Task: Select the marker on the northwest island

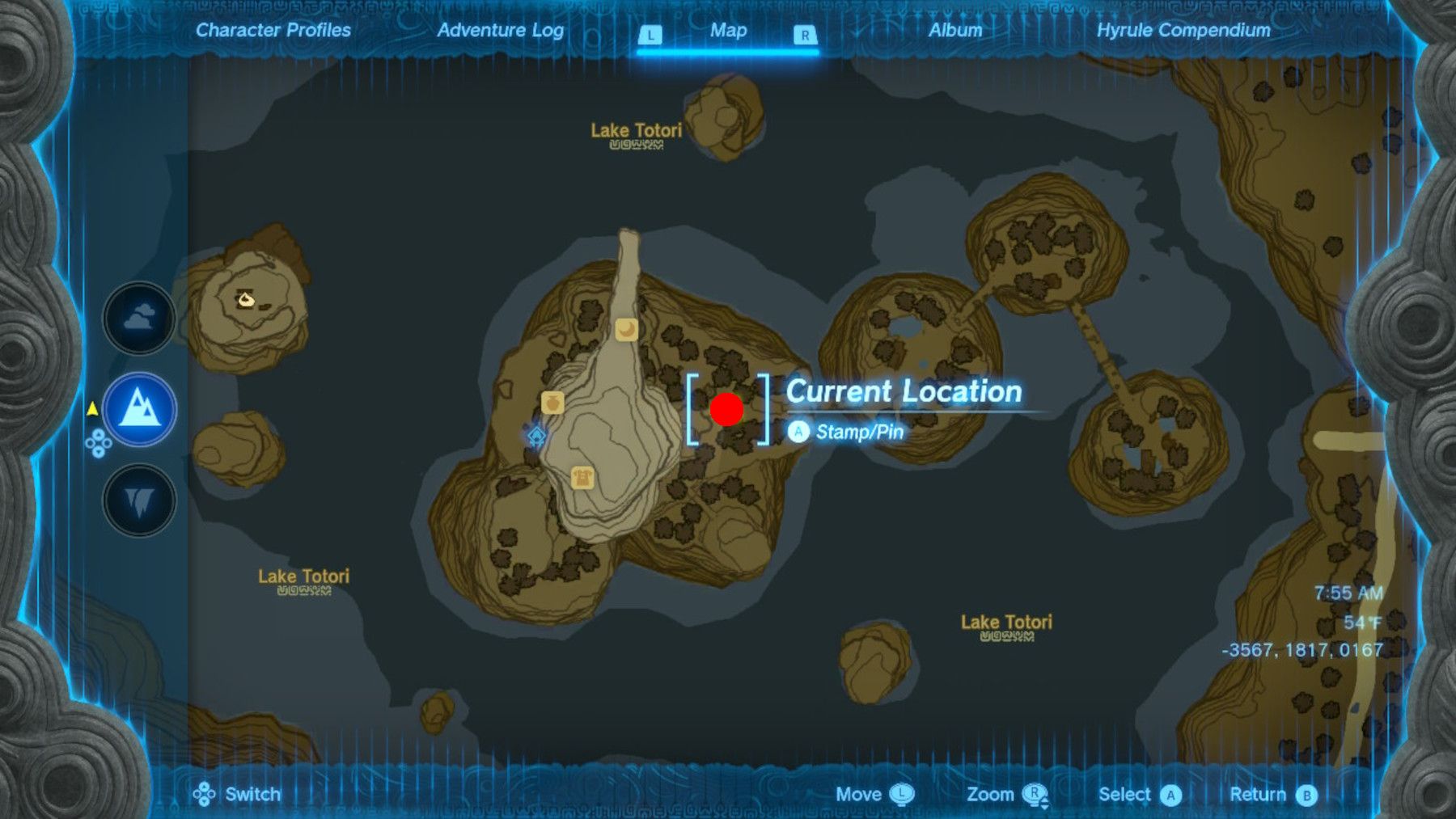Action: pos(245,301)
